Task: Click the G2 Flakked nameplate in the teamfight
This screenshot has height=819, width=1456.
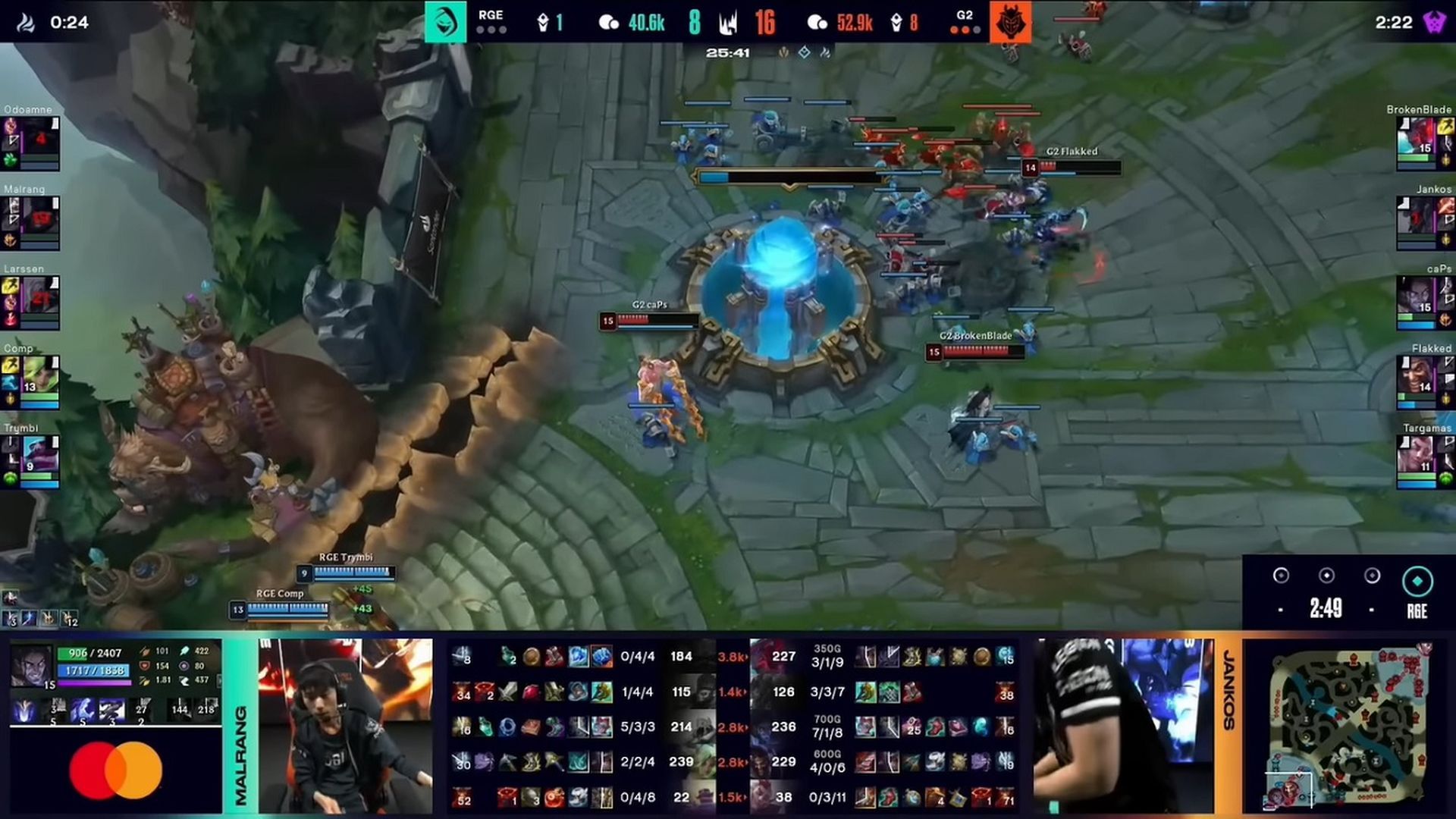Action: coord(1071,152)
